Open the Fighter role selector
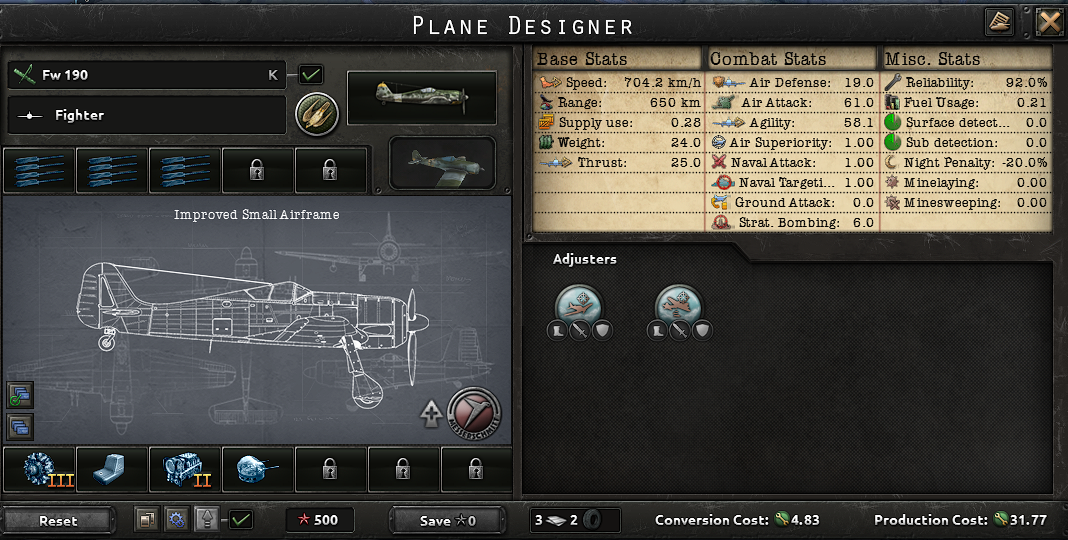The height and width of the screenshot is (540, 1068). [146, 115]
